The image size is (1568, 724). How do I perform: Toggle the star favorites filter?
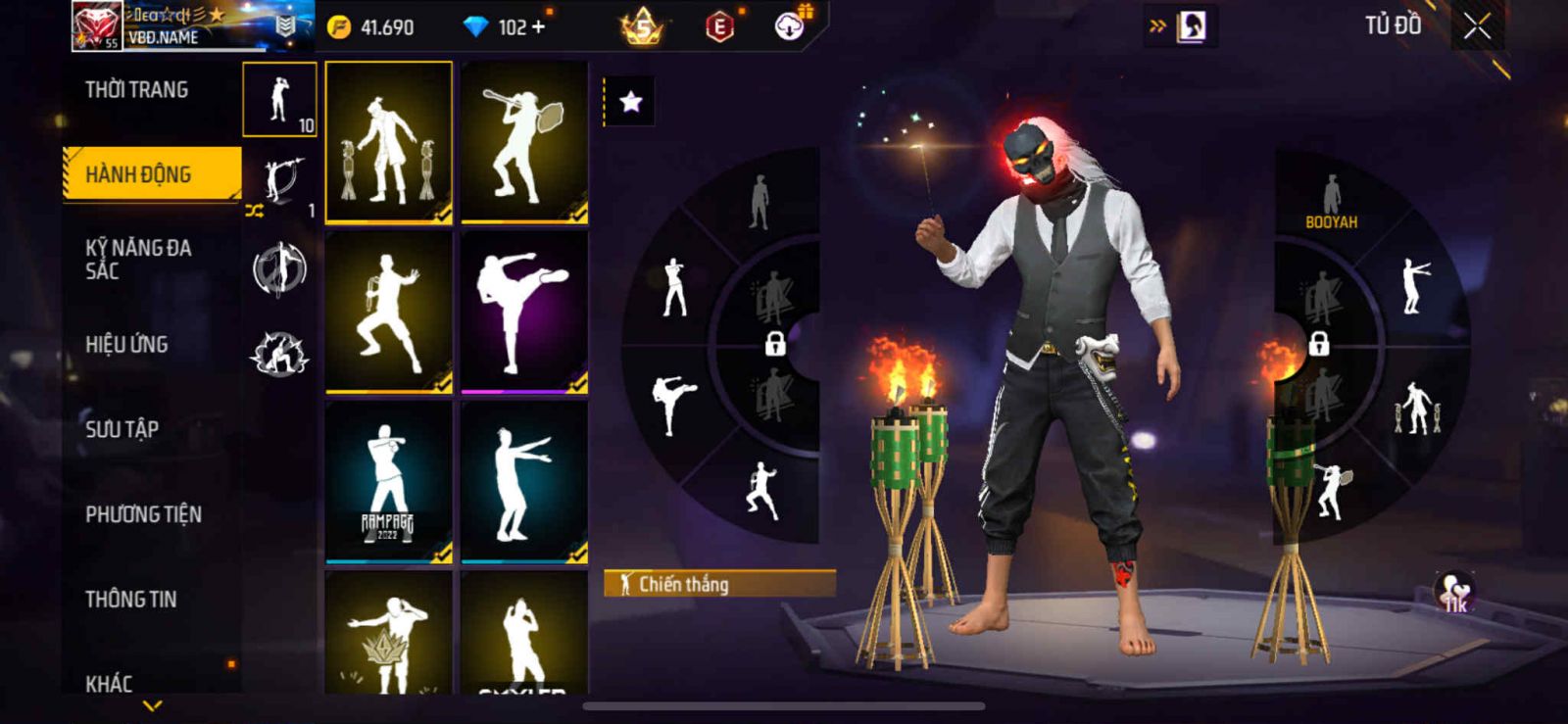coord(630,102)
